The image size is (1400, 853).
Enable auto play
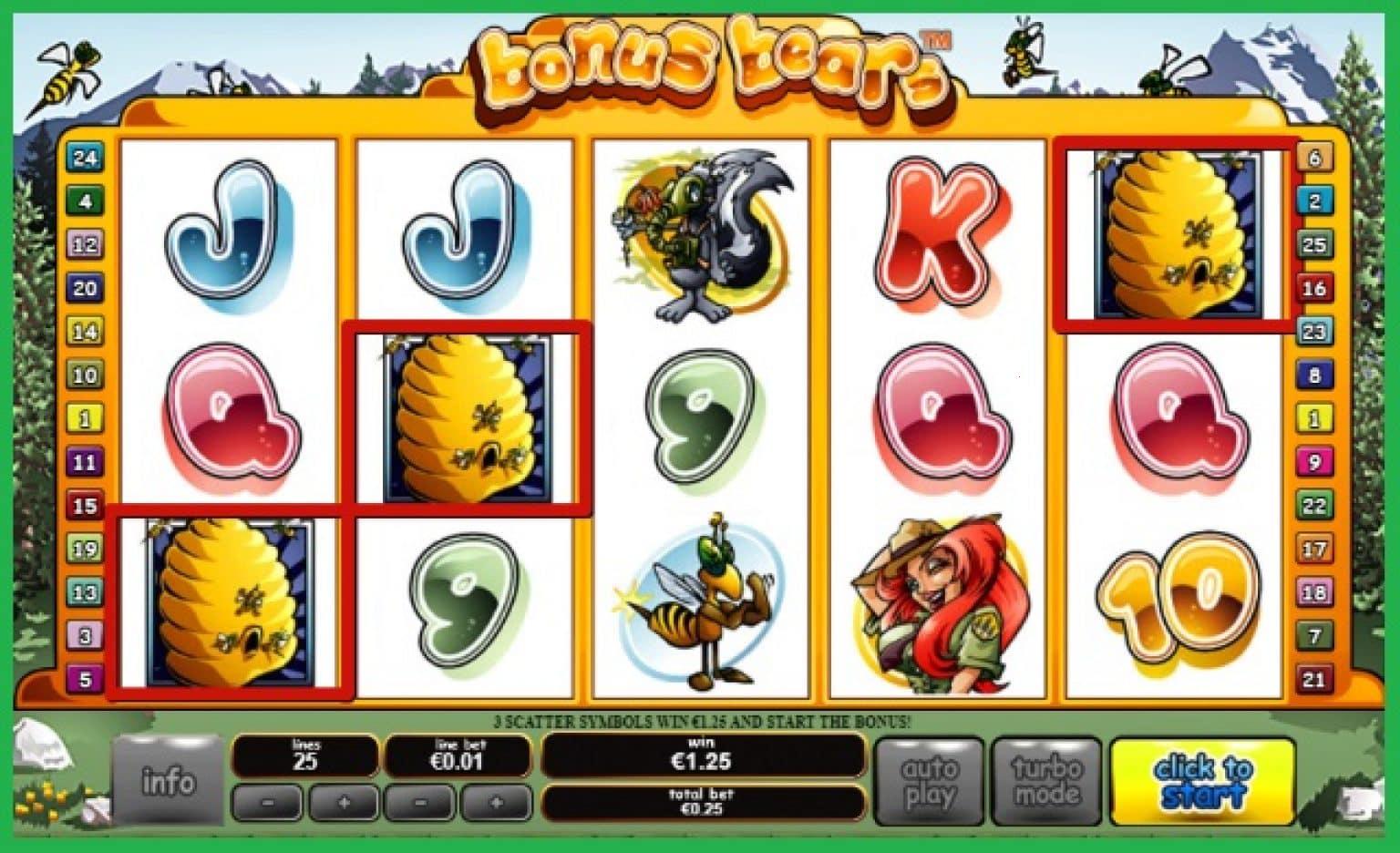[x=929, y=781]
